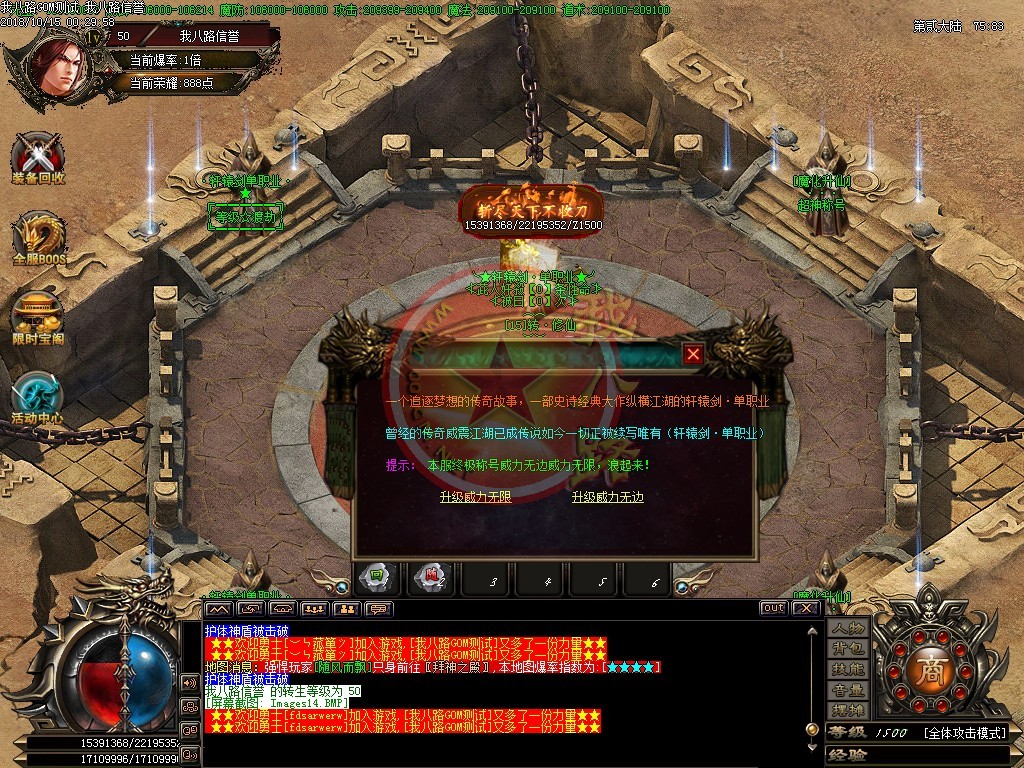1024x768 pixels.
Task: Open the 人物 character panel
Action: [x=848, y=628]
